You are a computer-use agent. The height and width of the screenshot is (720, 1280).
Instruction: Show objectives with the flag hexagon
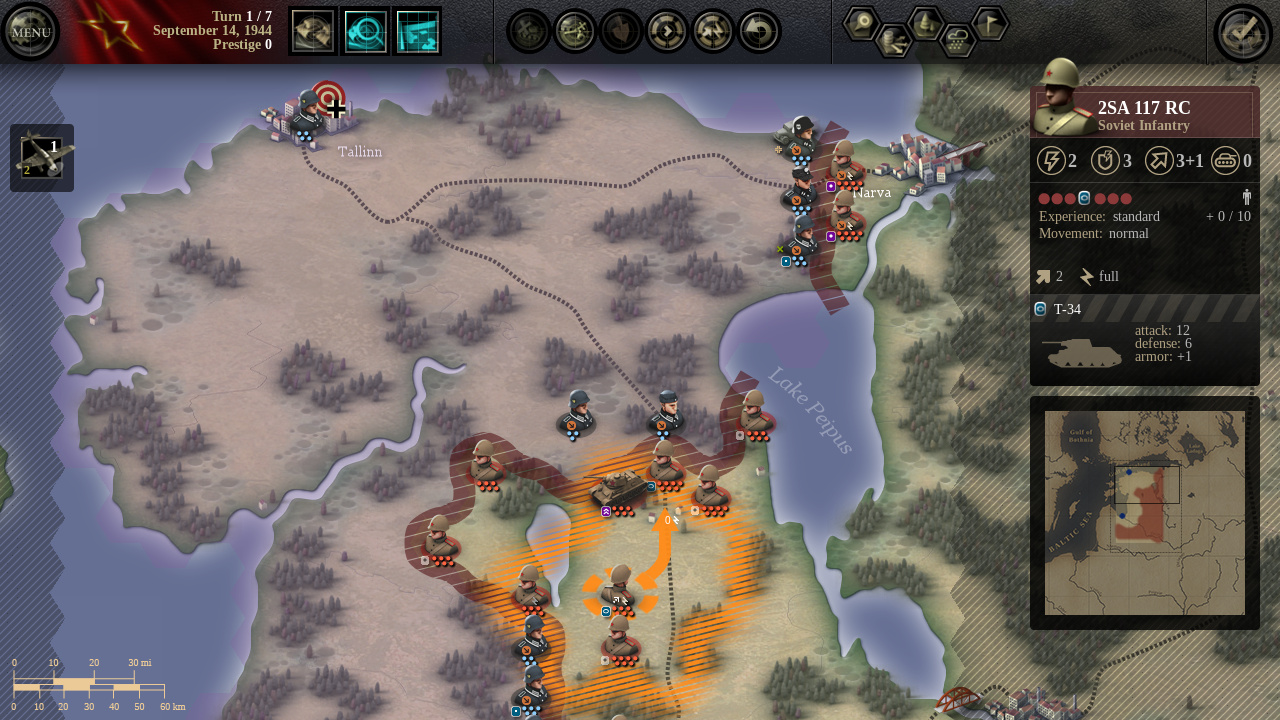click(x=989, y=23)
